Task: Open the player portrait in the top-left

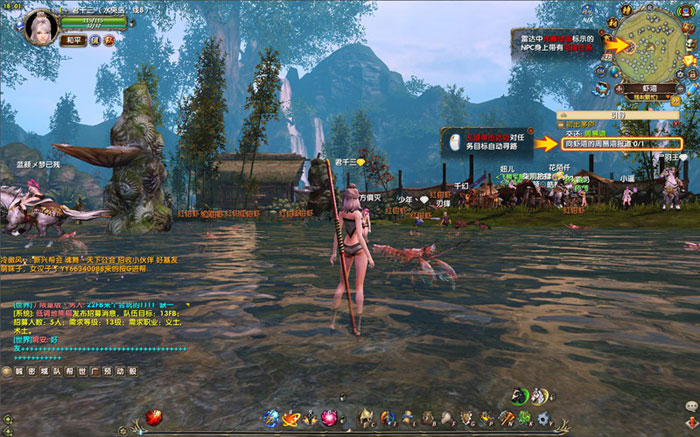Action: coord(37,22)
